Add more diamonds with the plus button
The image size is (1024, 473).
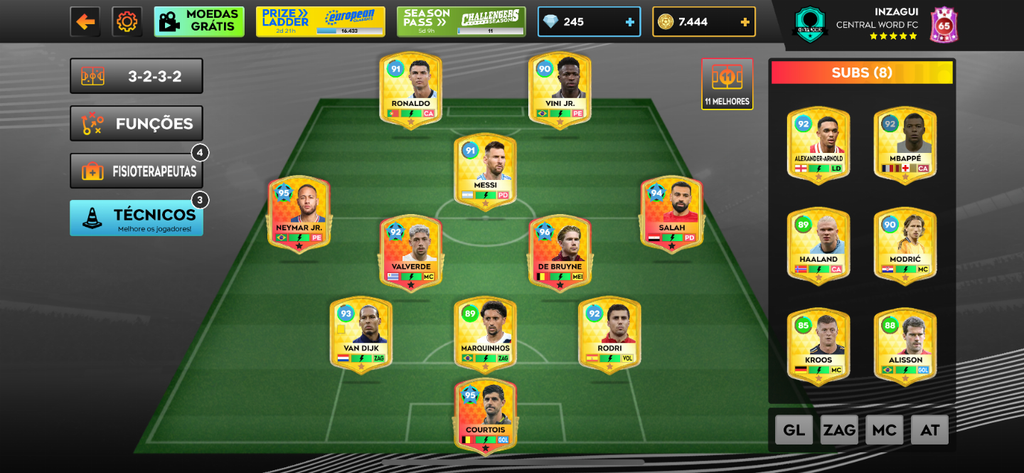[629, 22]
